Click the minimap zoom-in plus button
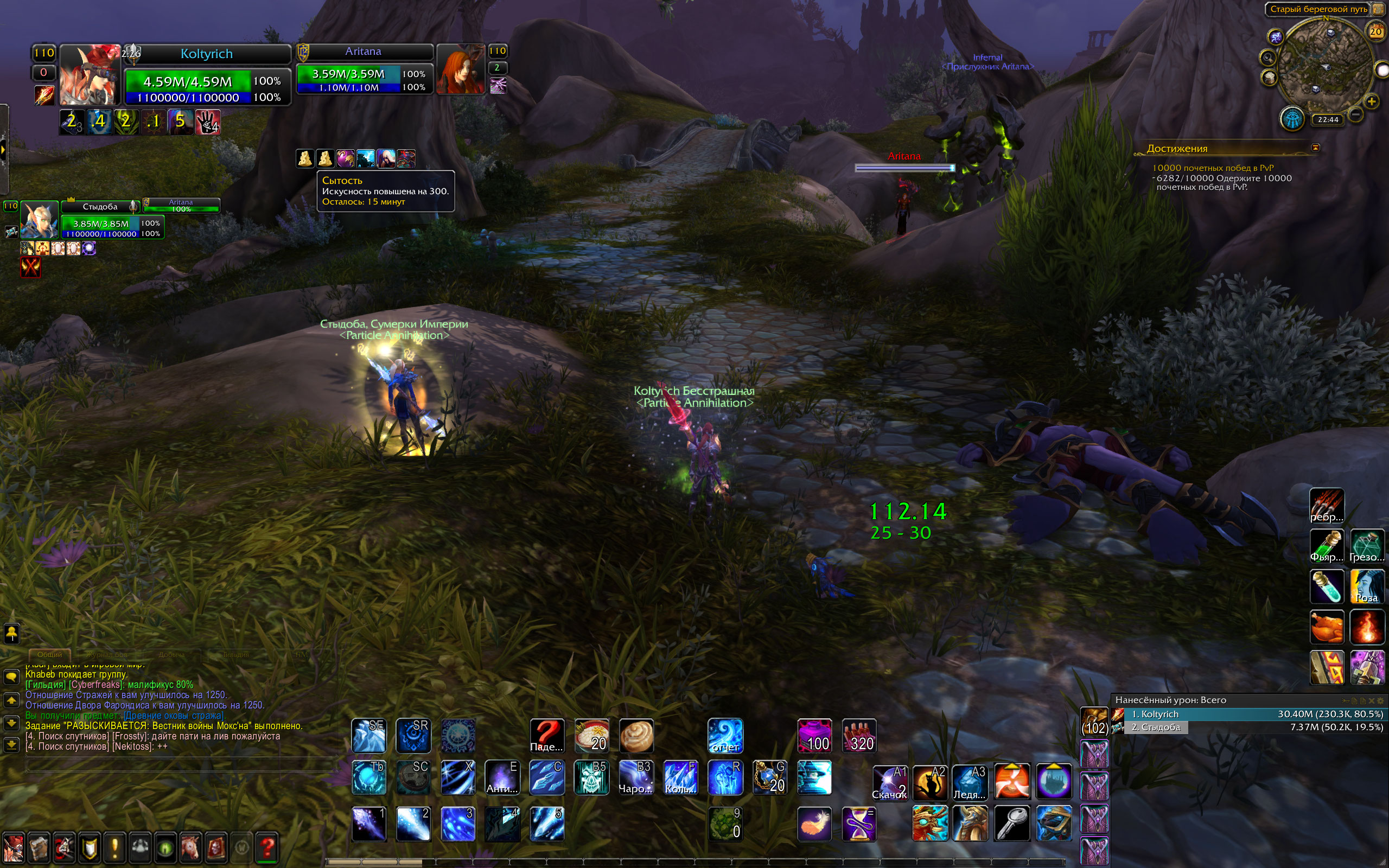This screenshot has height=868, width=1389. 1371,101
